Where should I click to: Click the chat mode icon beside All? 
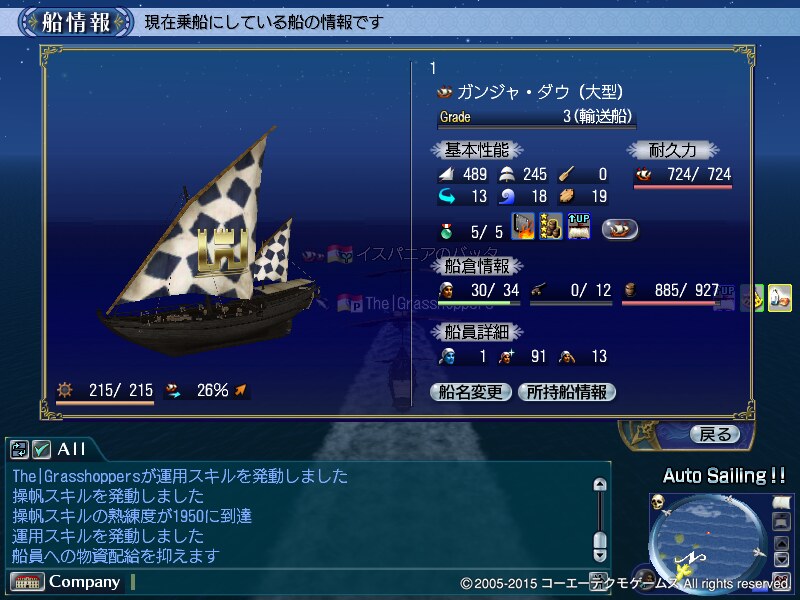coord(20,449)
